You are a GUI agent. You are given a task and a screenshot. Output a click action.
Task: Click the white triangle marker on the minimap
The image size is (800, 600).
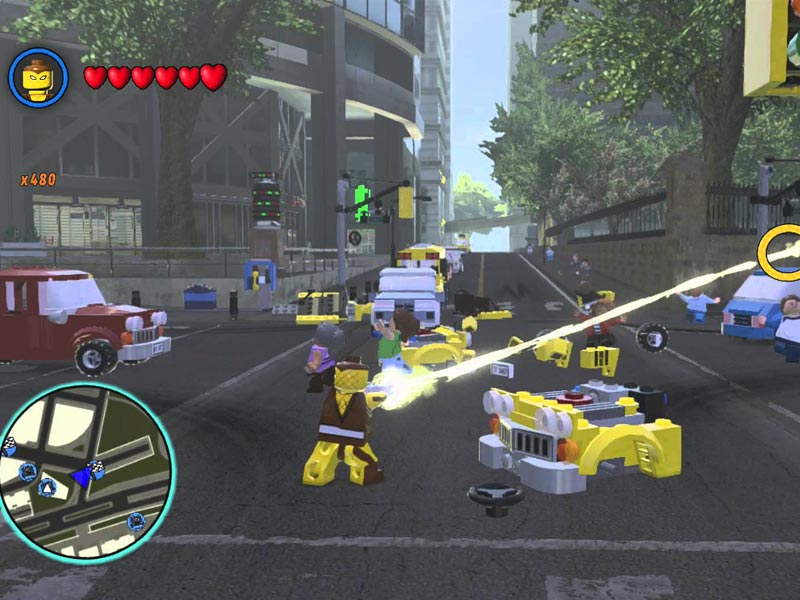47,487
